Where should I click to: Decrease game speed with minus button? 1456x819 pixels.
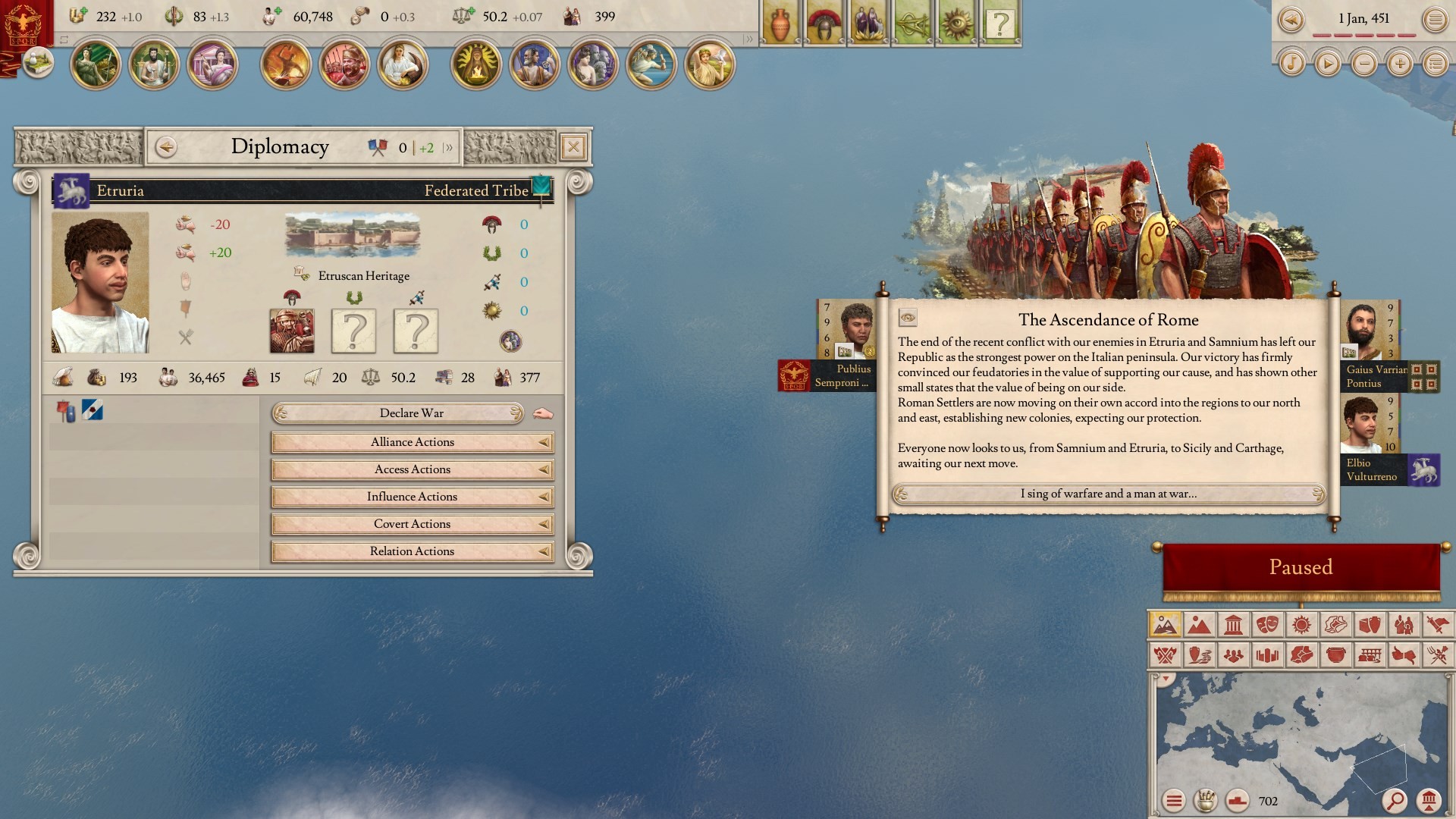1363,64
